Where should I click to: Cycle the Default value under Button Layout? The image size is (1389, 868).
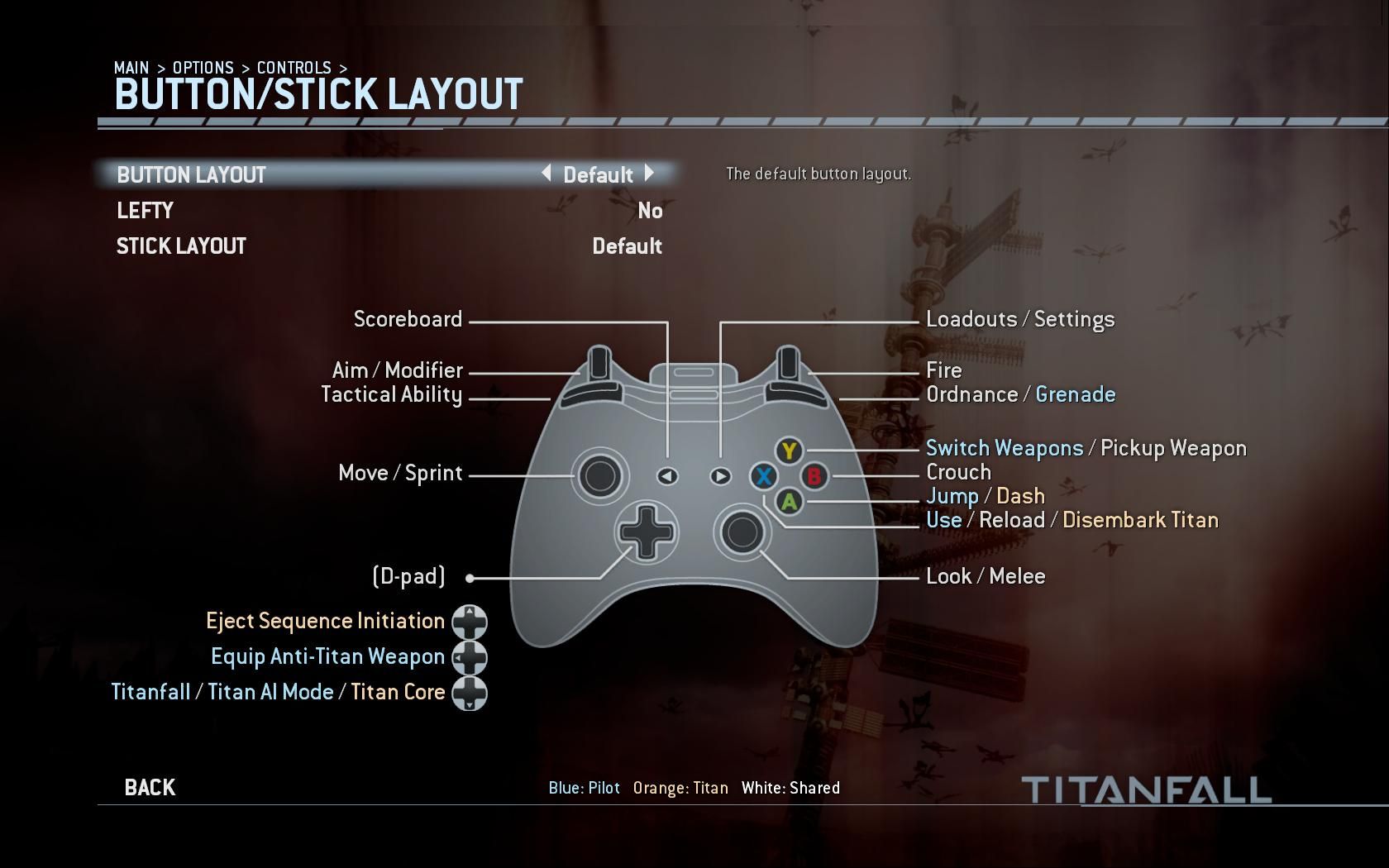pos(598,174)
